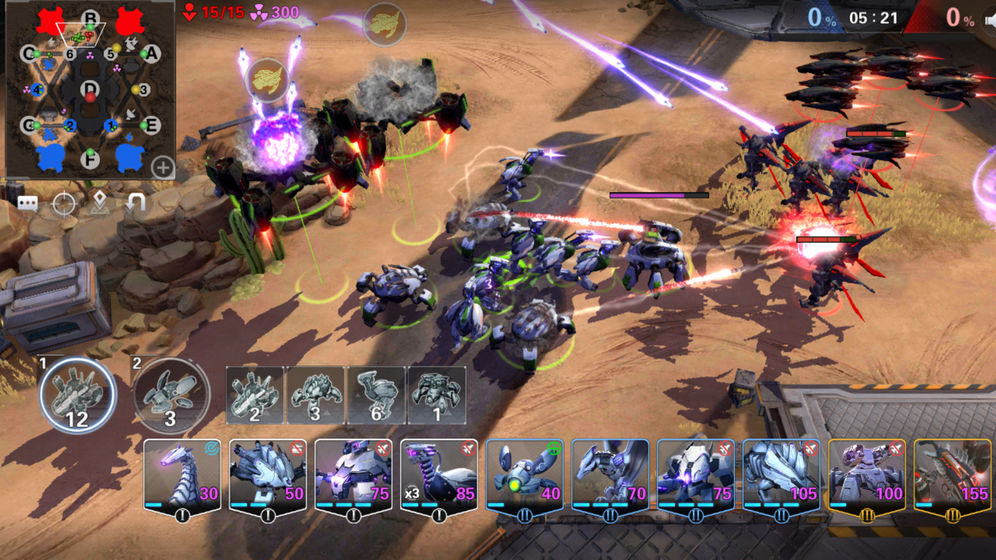Use the U-turn retreat arrow command
This screenshot has width=996, height=560.
point(136,204)
